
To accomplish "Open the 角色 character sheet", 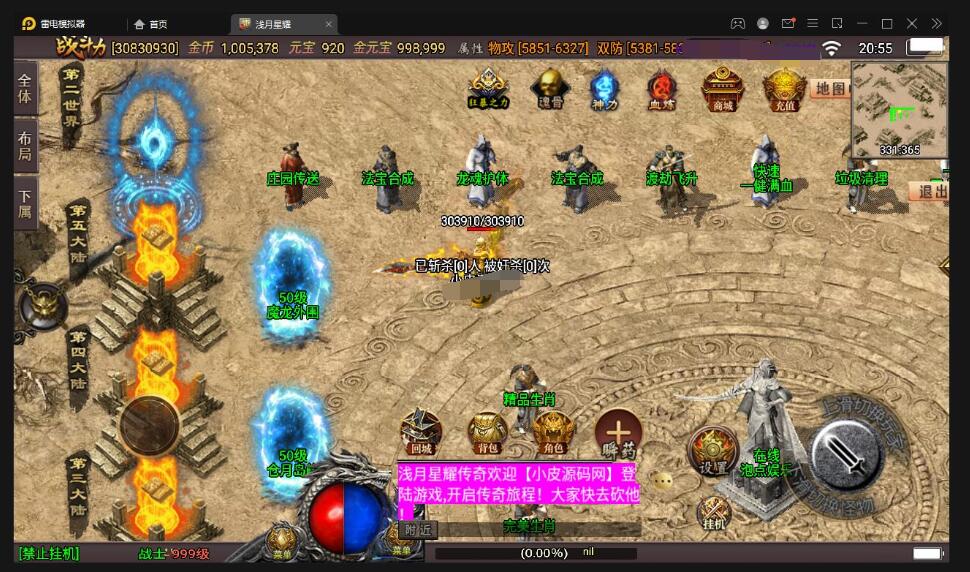I will (553, 431).
